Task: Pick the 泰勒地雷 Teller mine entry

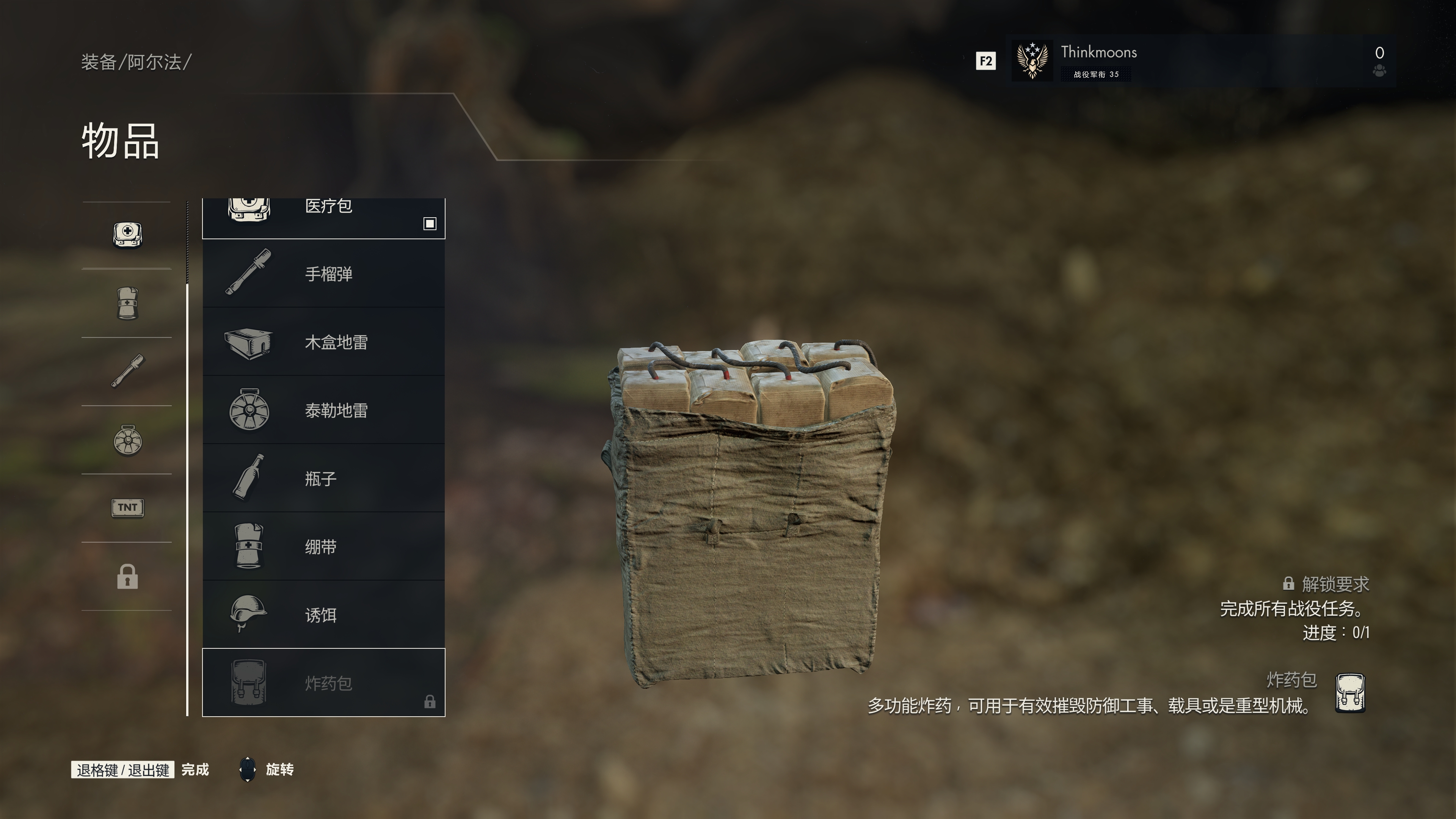Action: pos(323,410)
